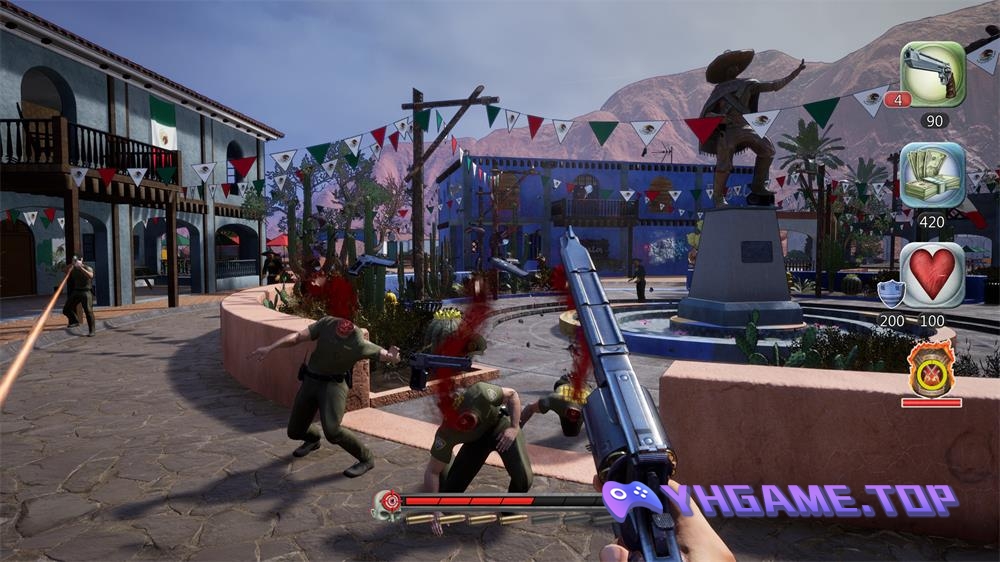Click the stack of cash icon
Screen dimensions: 1000x562
pos(932,174)
